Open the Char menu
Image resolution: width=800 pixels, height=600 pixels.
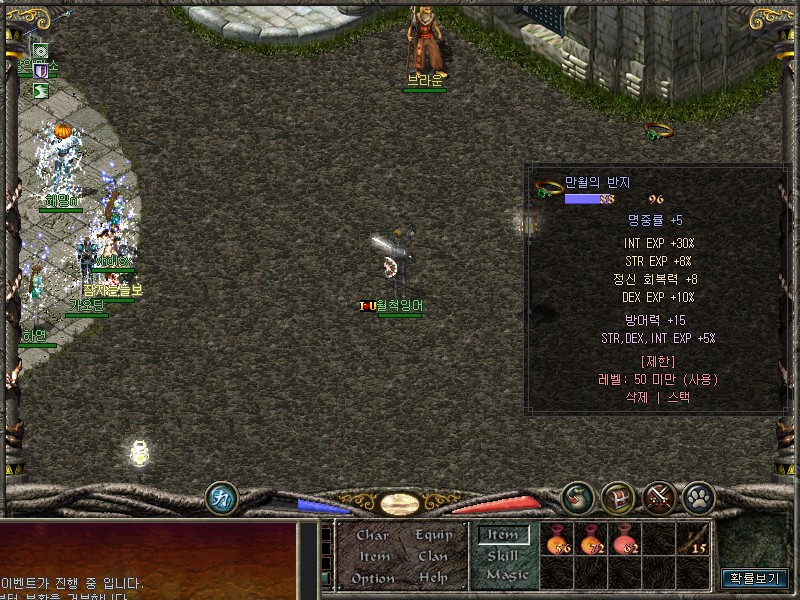coord(372,535)
